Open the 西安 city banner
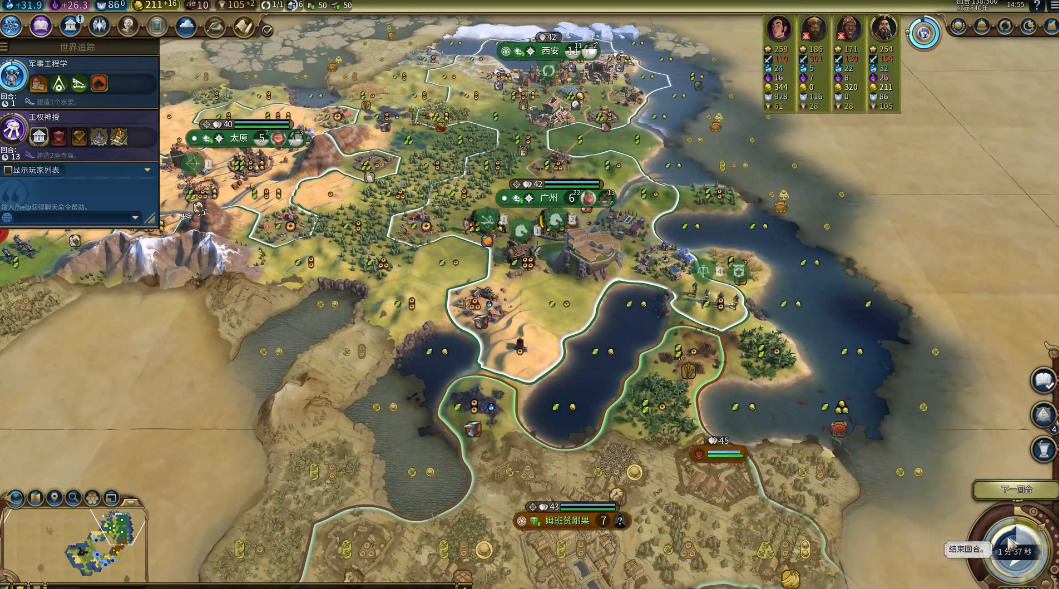Viewport: 1059px width, 589px height. pos(549,50)
